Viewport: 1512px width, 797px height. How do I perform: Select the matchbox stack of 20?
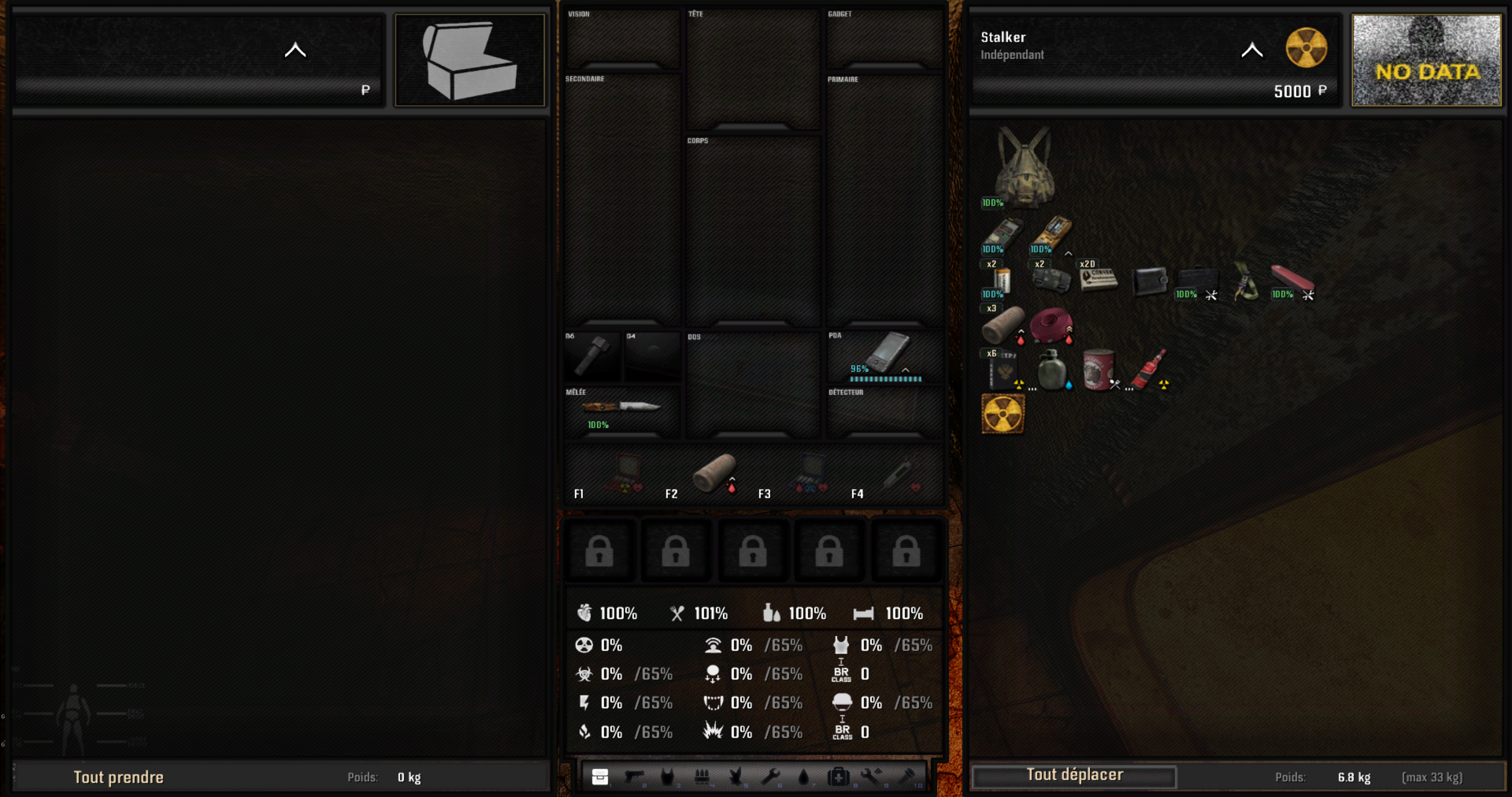point(1098,280)
